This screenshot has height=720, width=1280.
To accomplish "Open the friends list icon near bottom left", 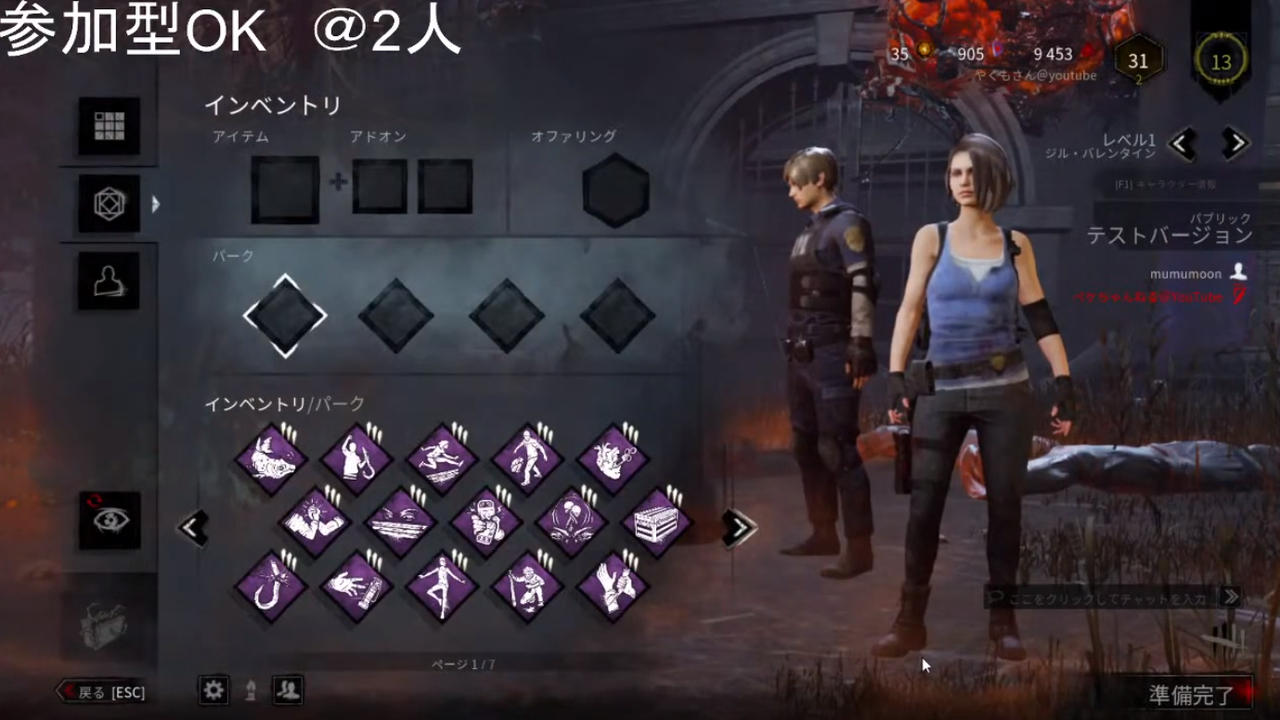I will (x=287, y=691).
